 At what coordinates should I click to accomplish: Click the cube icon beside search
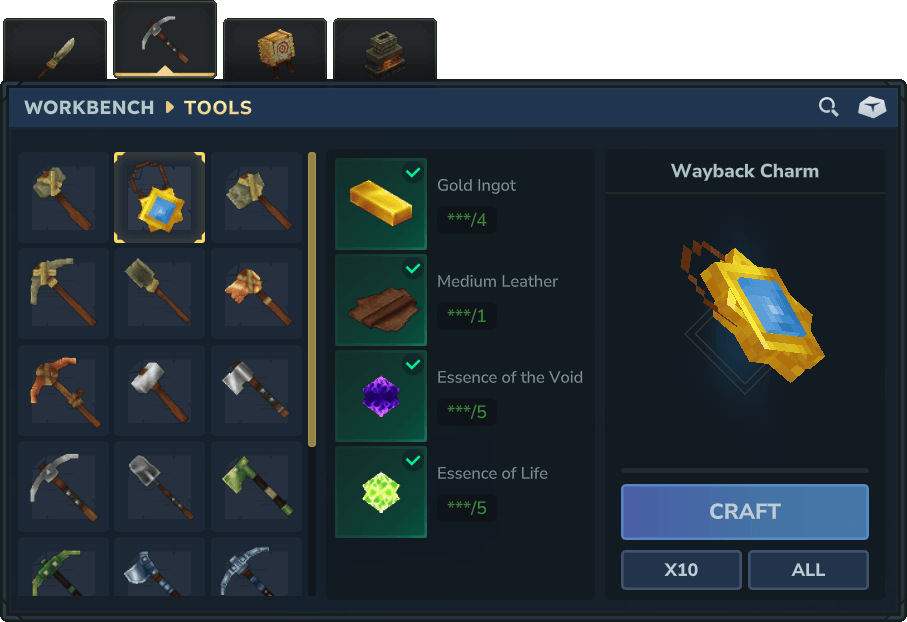tap(872, 107)
